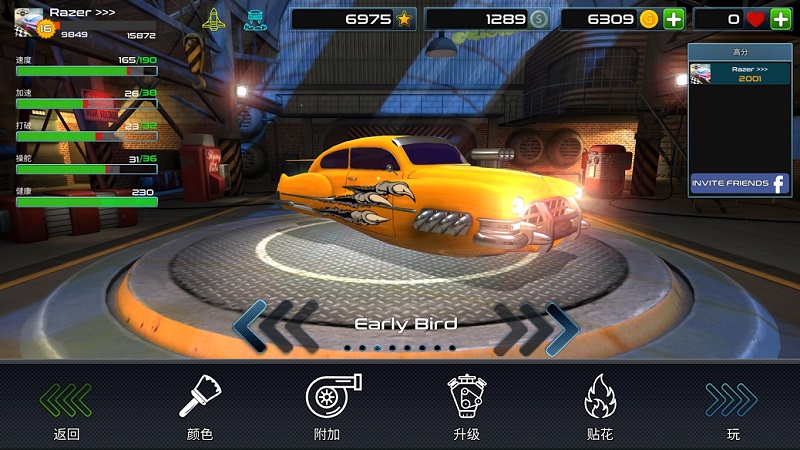Open the 升级 engine upgrade menu
The height and width of the screenshot is (450, 800).
(466, 408)
